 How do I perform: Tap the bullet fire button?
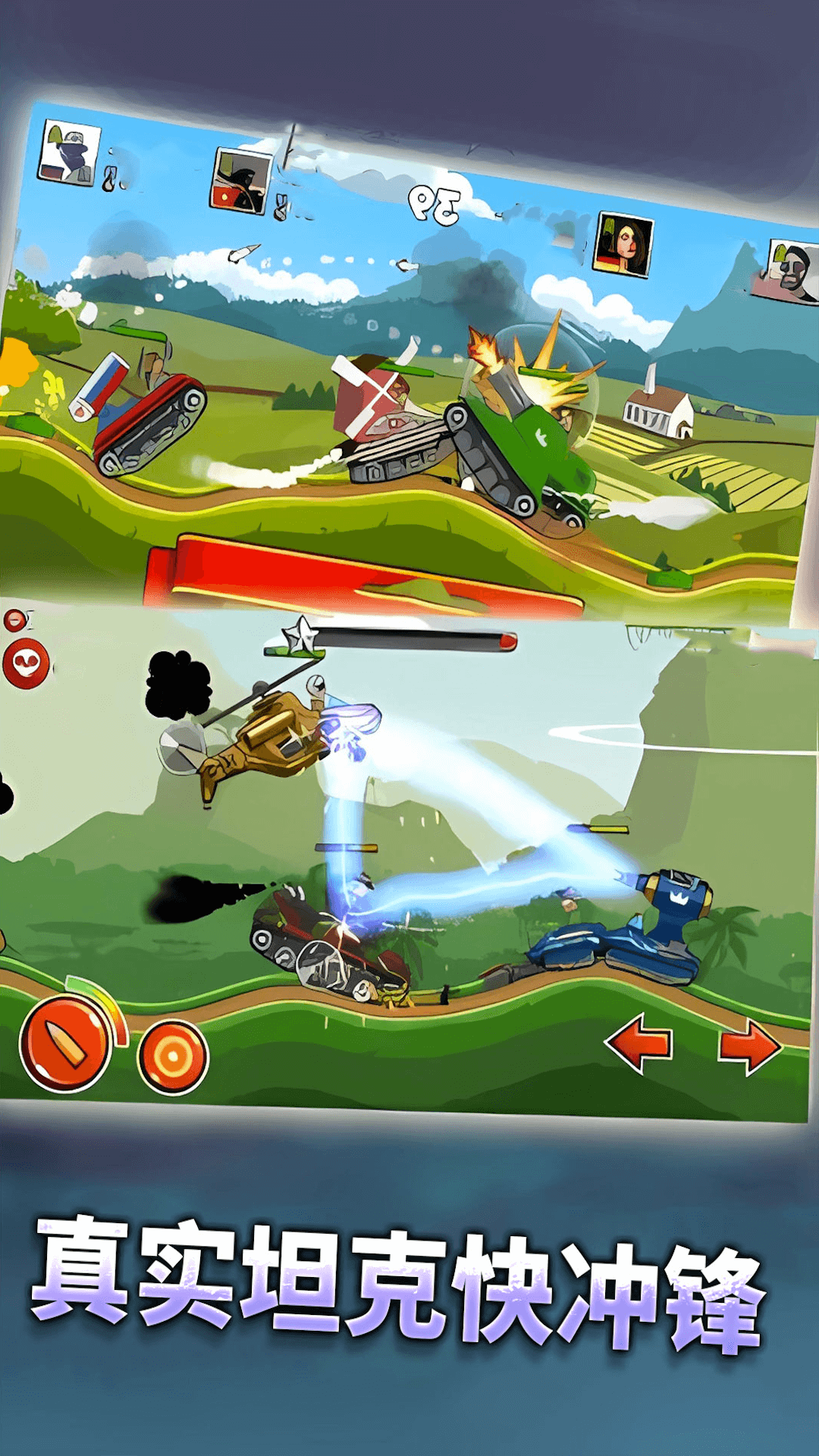coord(65,1044)
